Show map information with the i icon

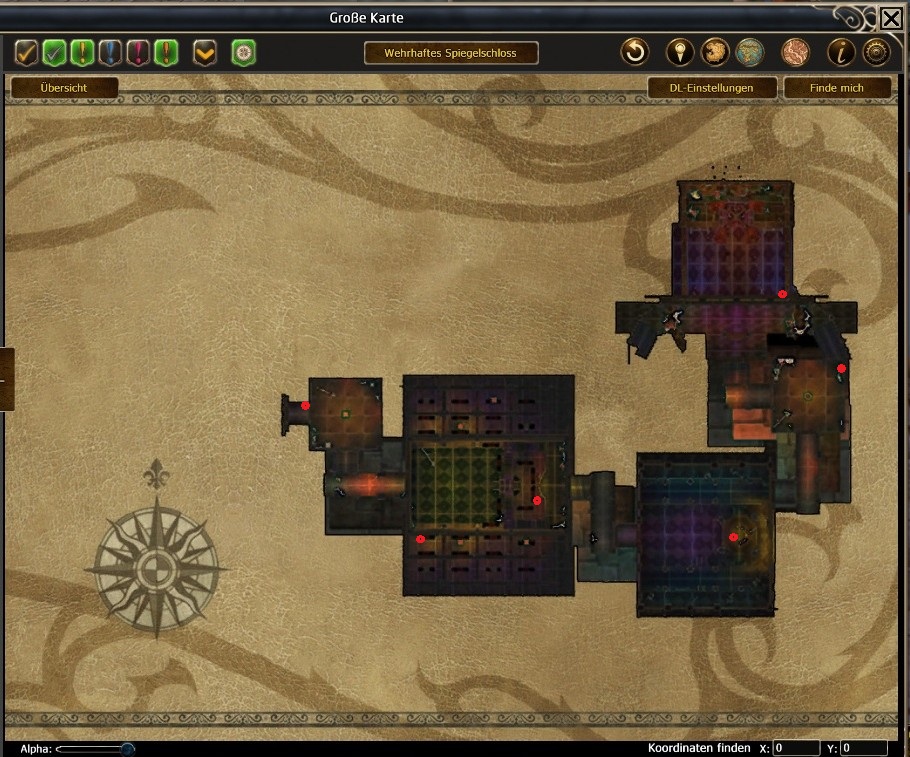coord(841,52)
